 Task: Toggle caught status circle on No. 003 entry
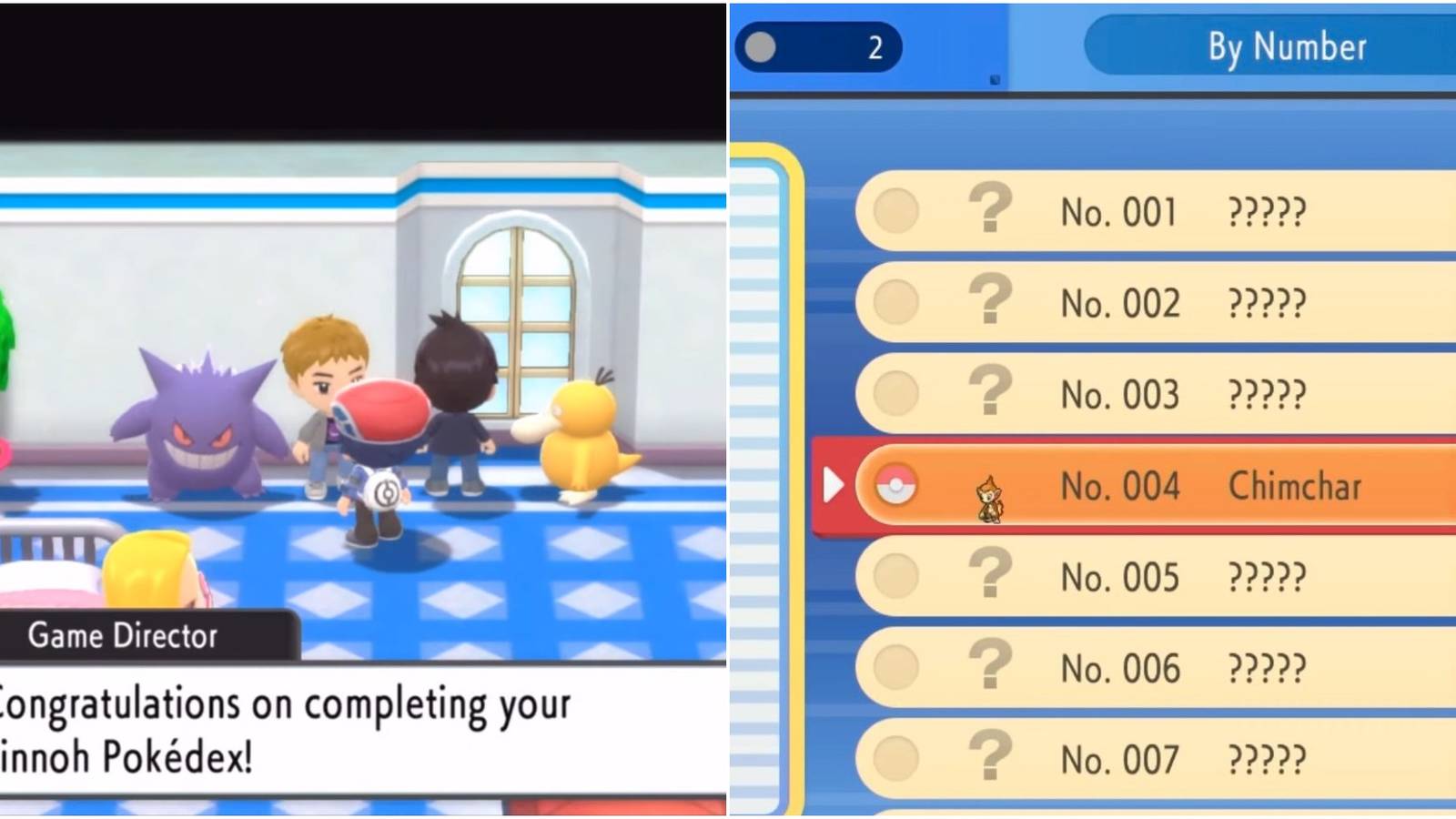coord(896,393)
